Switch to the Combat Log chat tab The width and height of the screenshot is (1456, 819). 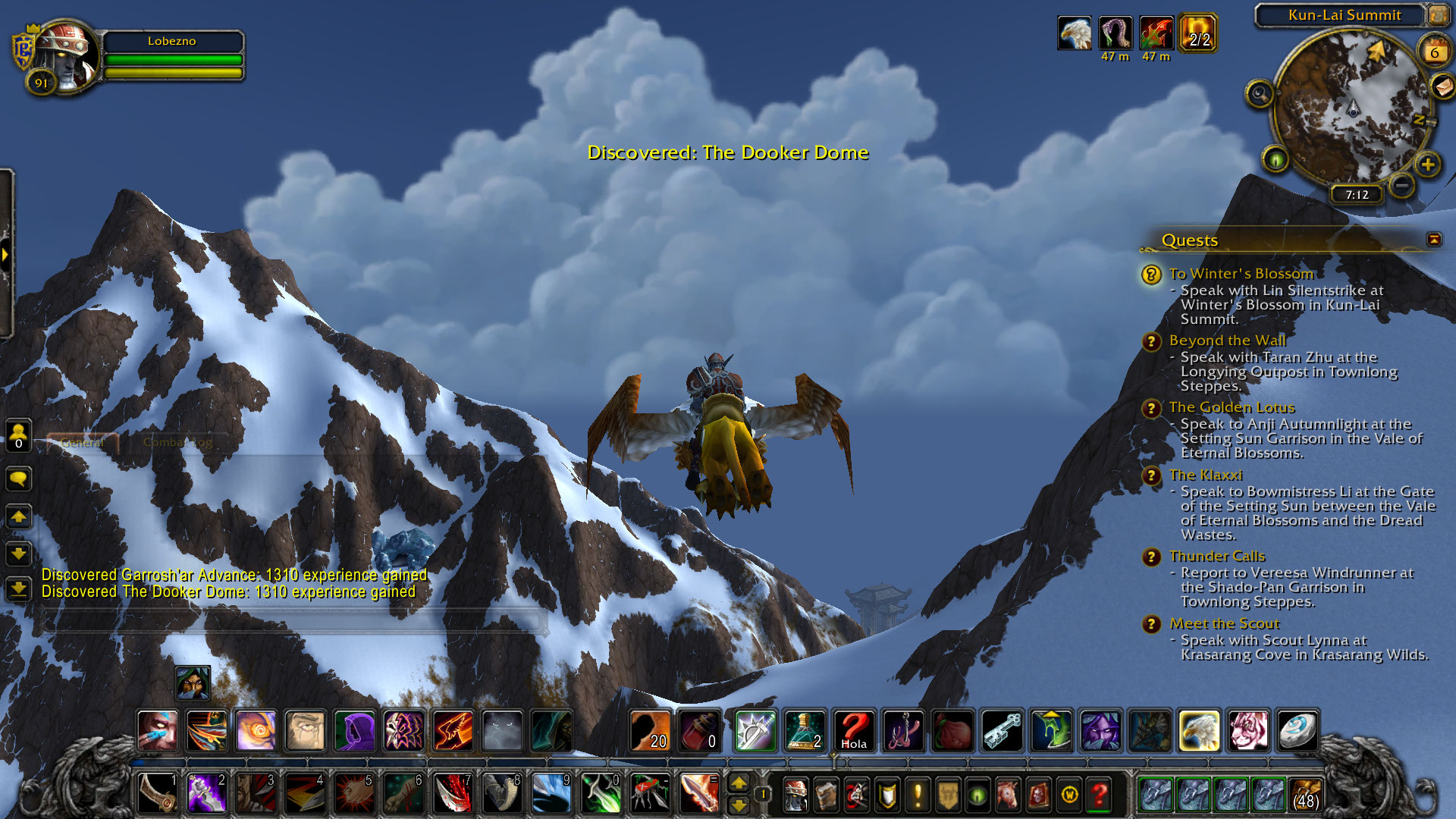177,442
